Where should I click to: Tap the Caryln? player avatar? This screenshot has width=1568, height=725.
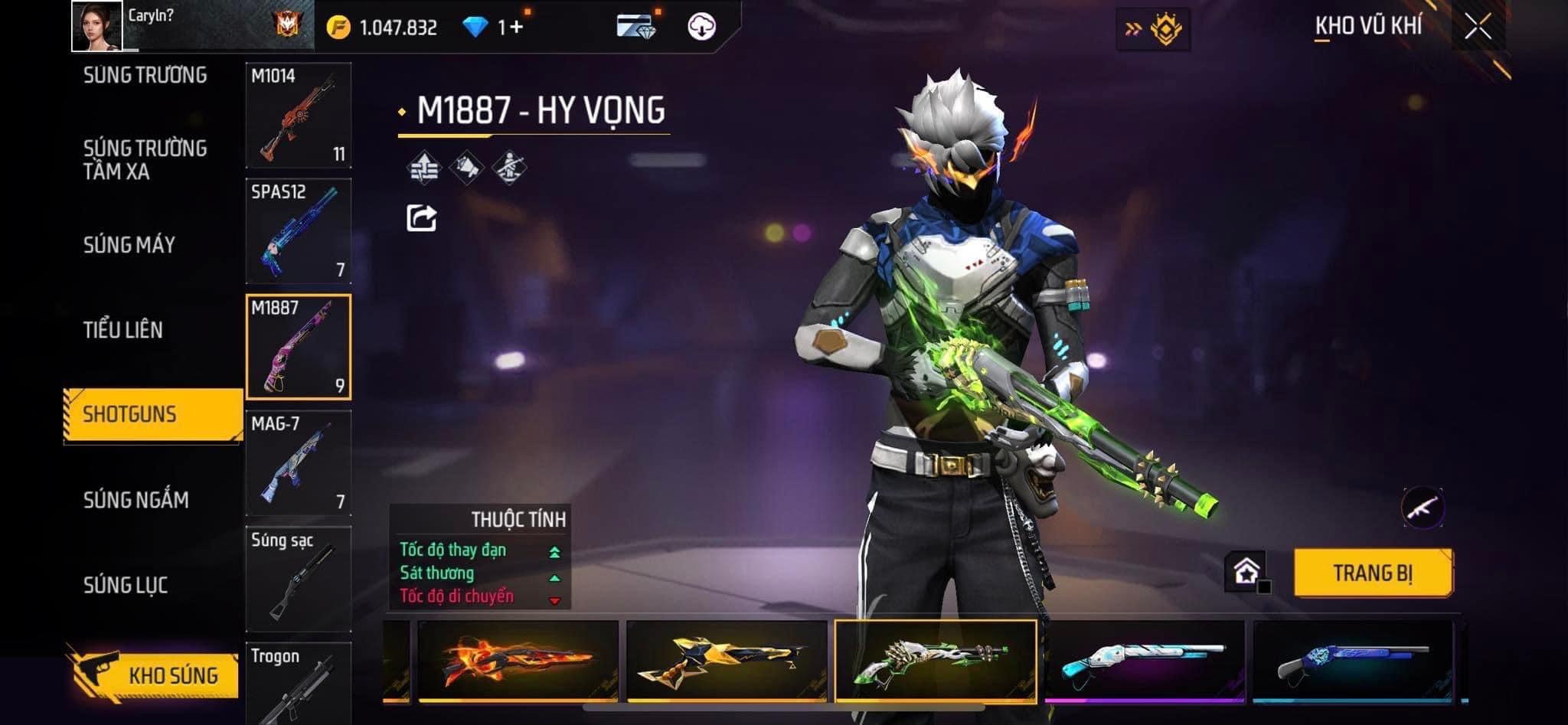click(x=97, y=26)
